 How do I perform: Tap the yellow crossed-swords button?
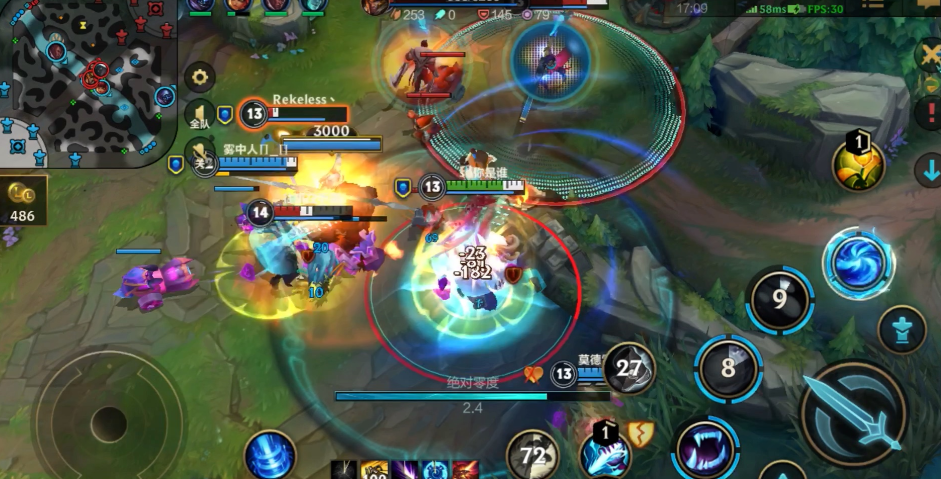click(x=929, y=53)
